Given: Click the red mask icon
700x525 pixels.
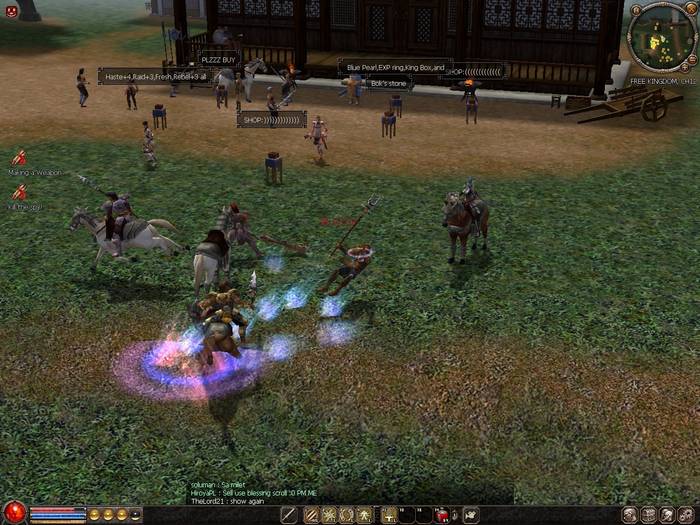Looking at the screenshot, I should point(12,11).
